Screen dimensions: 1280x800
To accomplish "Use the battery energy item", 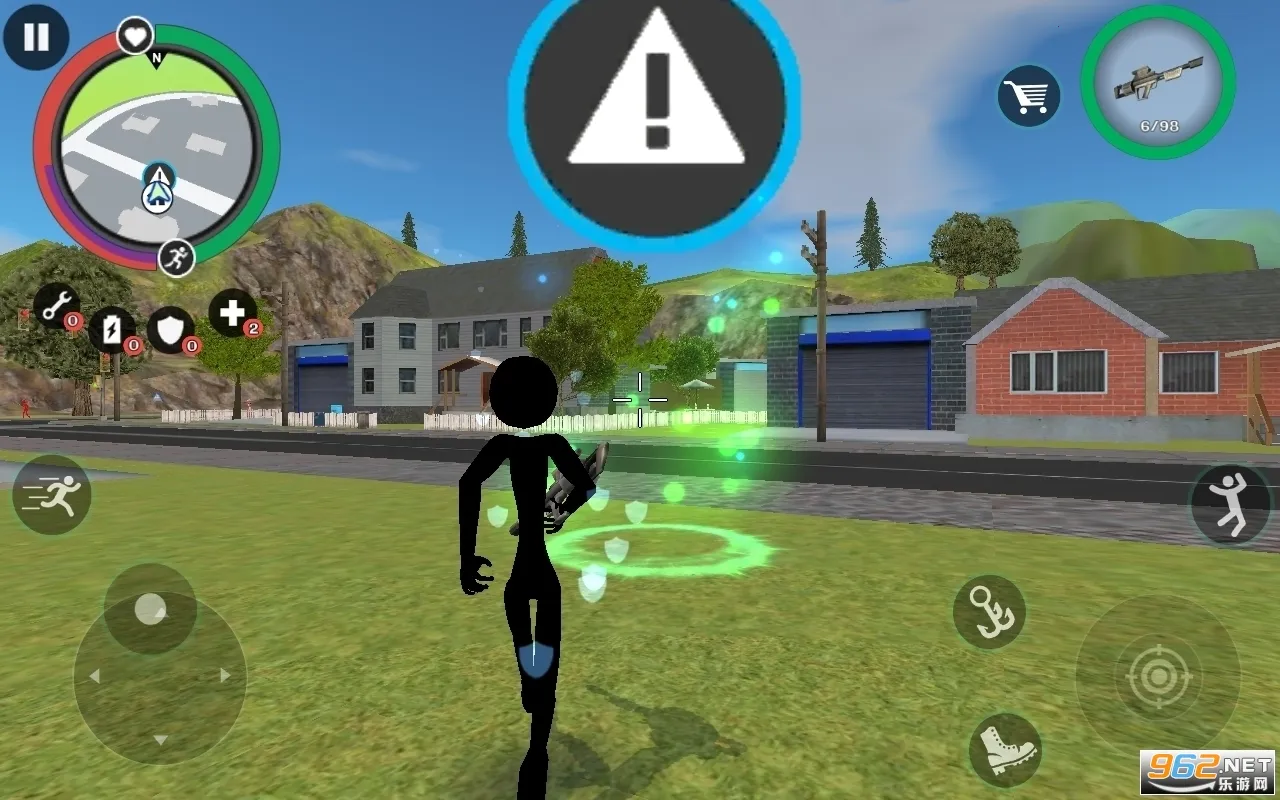I will point(112,329).
